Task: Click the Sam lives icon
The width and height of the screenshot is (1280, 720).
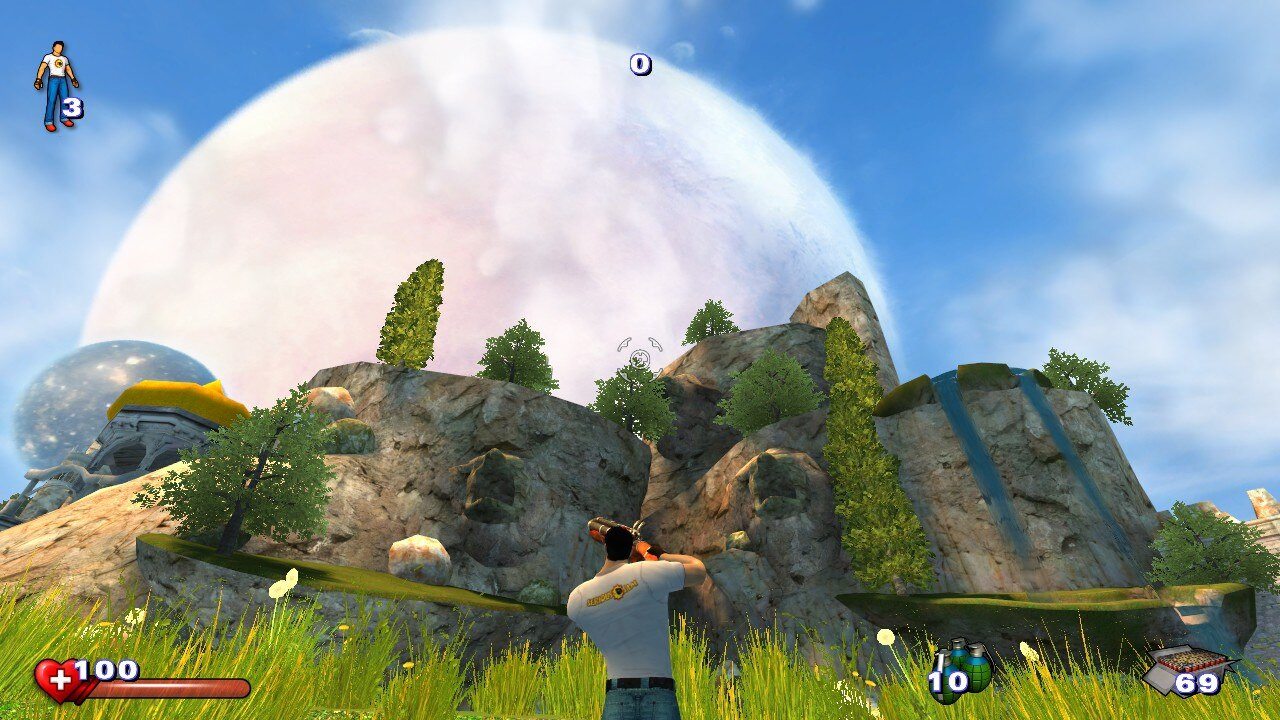Action: [56, 85]
